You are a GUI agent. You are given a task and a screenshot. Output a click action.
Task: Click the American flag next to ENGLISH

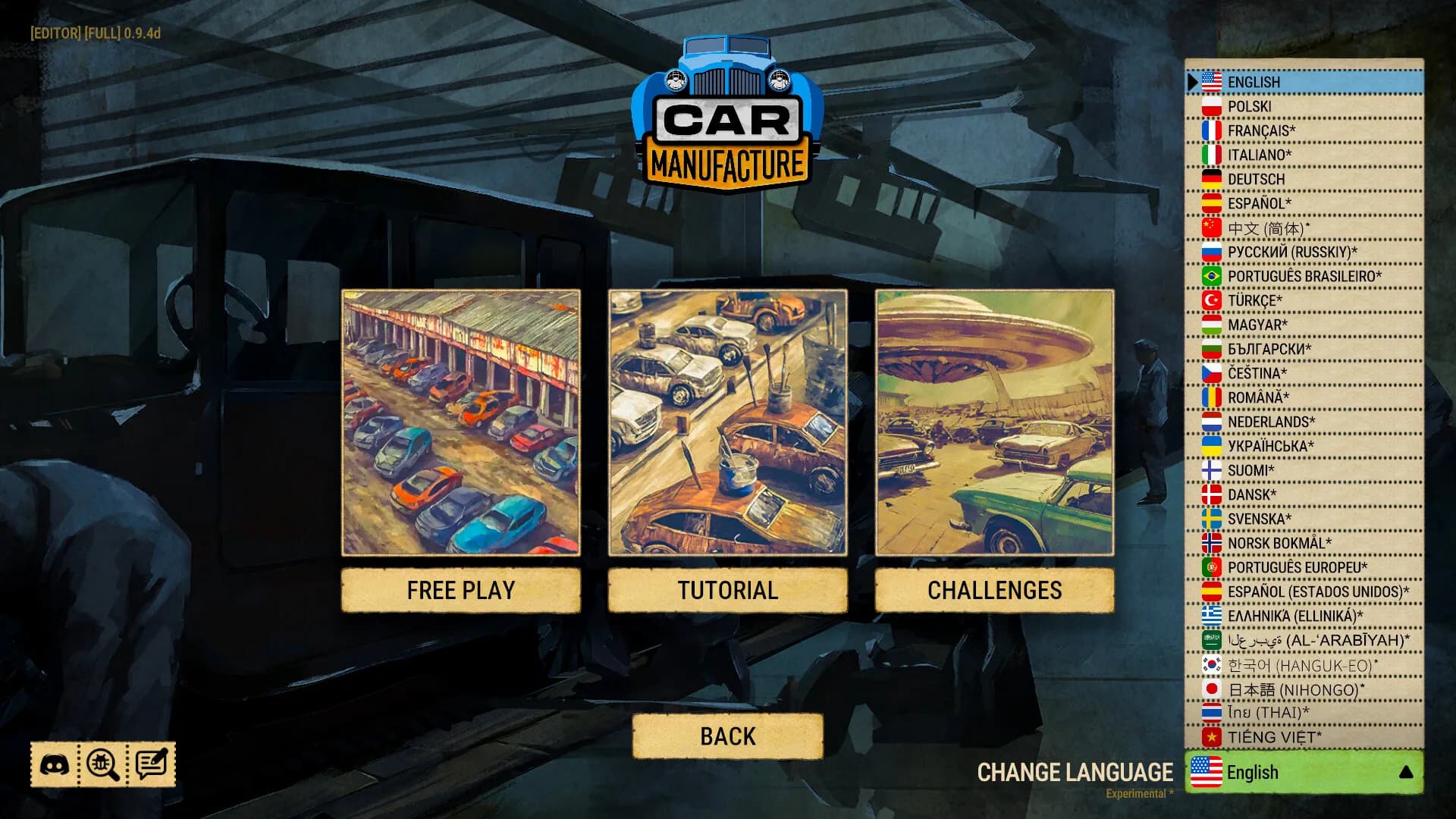click(1210, 81)
